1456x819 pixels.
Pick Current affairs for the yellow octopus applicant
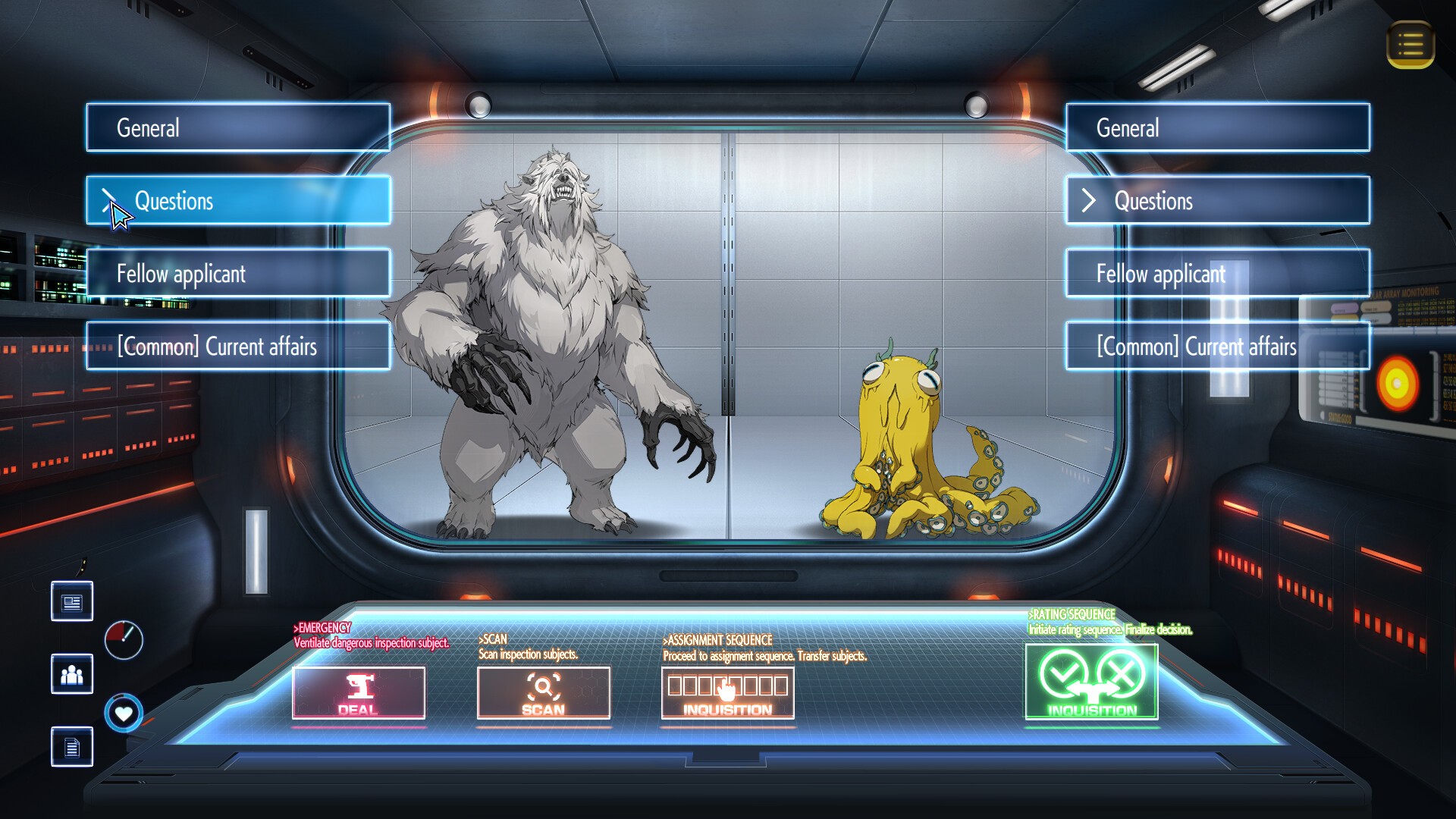point(1217,346)
